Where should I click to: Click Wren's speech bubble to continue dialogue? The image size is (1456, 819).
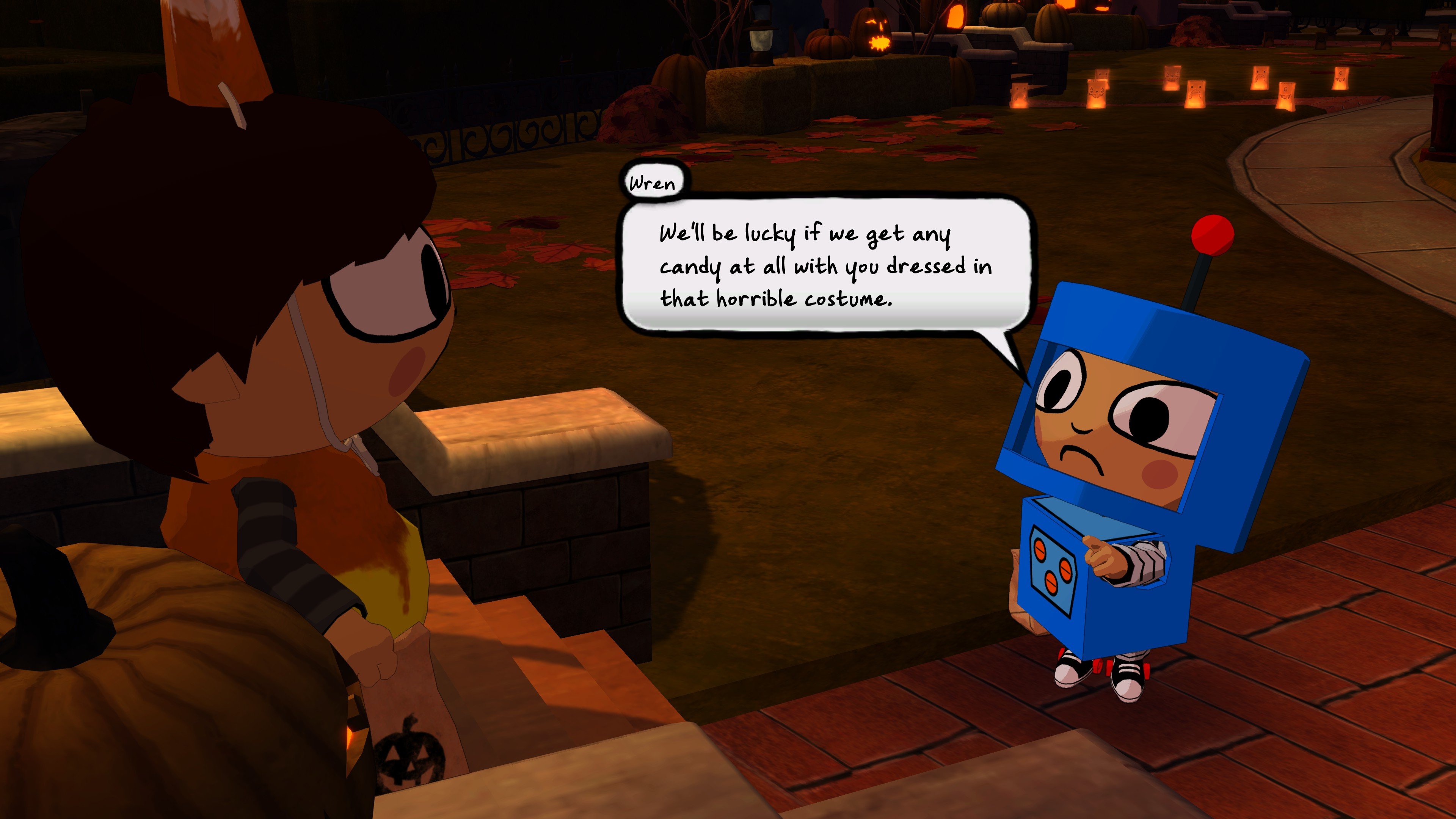click(825, 266)
